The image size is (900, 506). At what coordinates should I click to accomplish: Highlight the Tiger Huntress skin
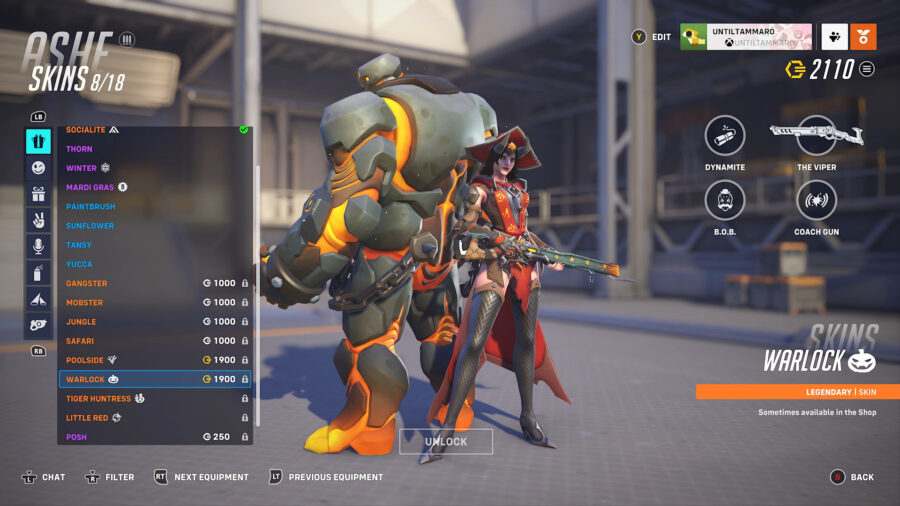(x=150, y=399)
